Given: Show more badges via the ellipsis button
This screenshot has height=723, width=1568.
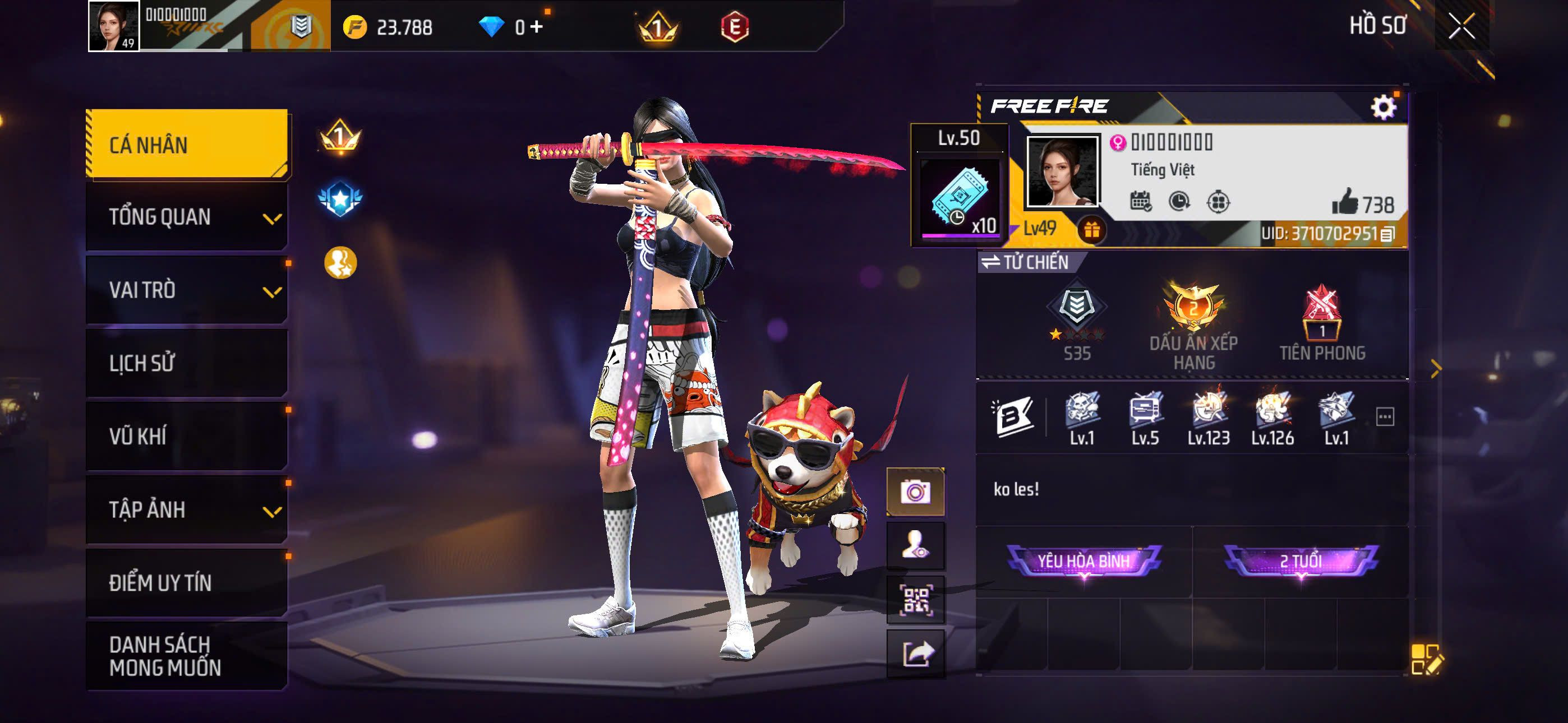Looking at the screenshot, I should [x=1385, y=417].
